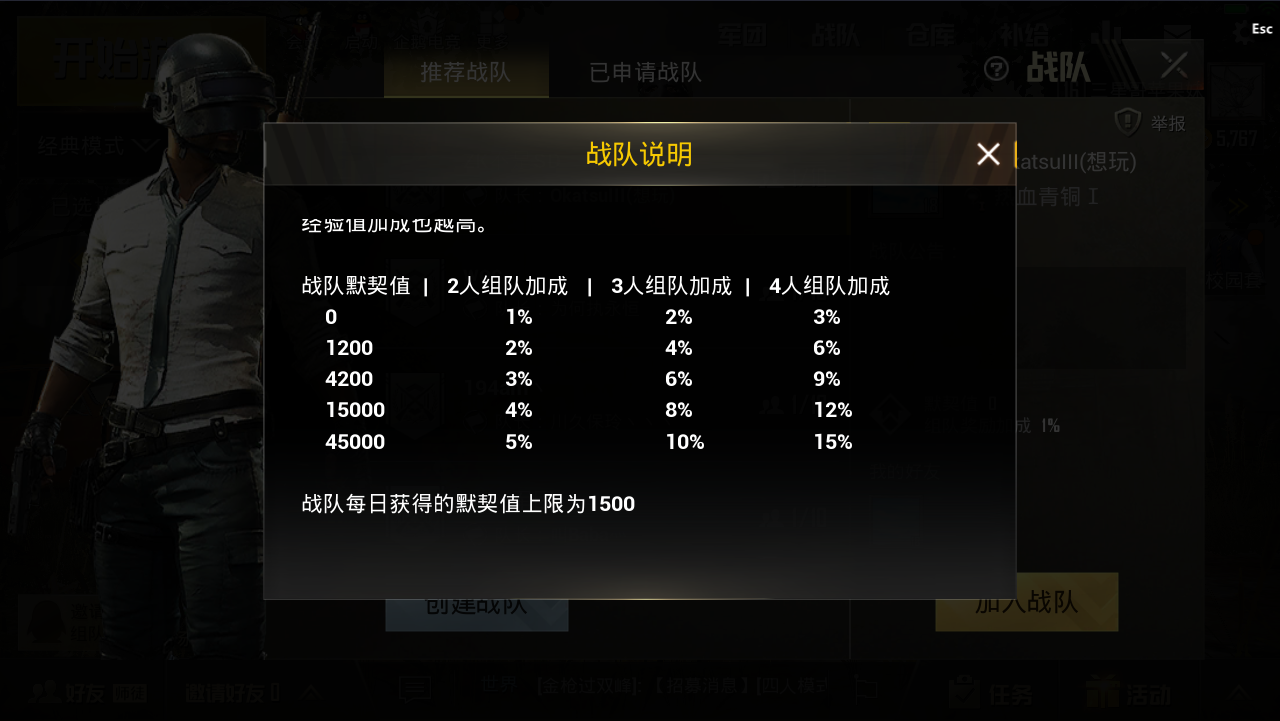This screenshot has width=1280, height=721.
Task: Click the audio bars icon in top bar
Action: coord(1107,33)
